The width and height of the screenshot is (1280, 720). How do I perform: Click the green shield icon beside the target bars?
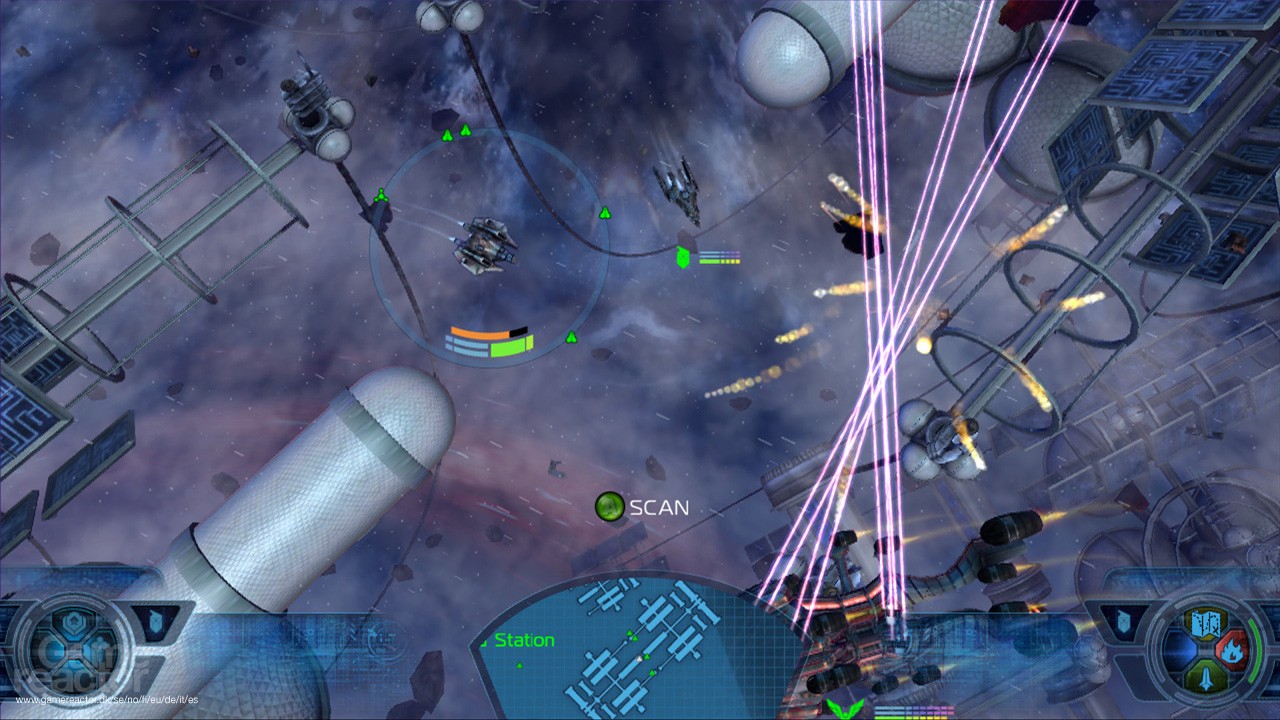[x=683, y=256]
